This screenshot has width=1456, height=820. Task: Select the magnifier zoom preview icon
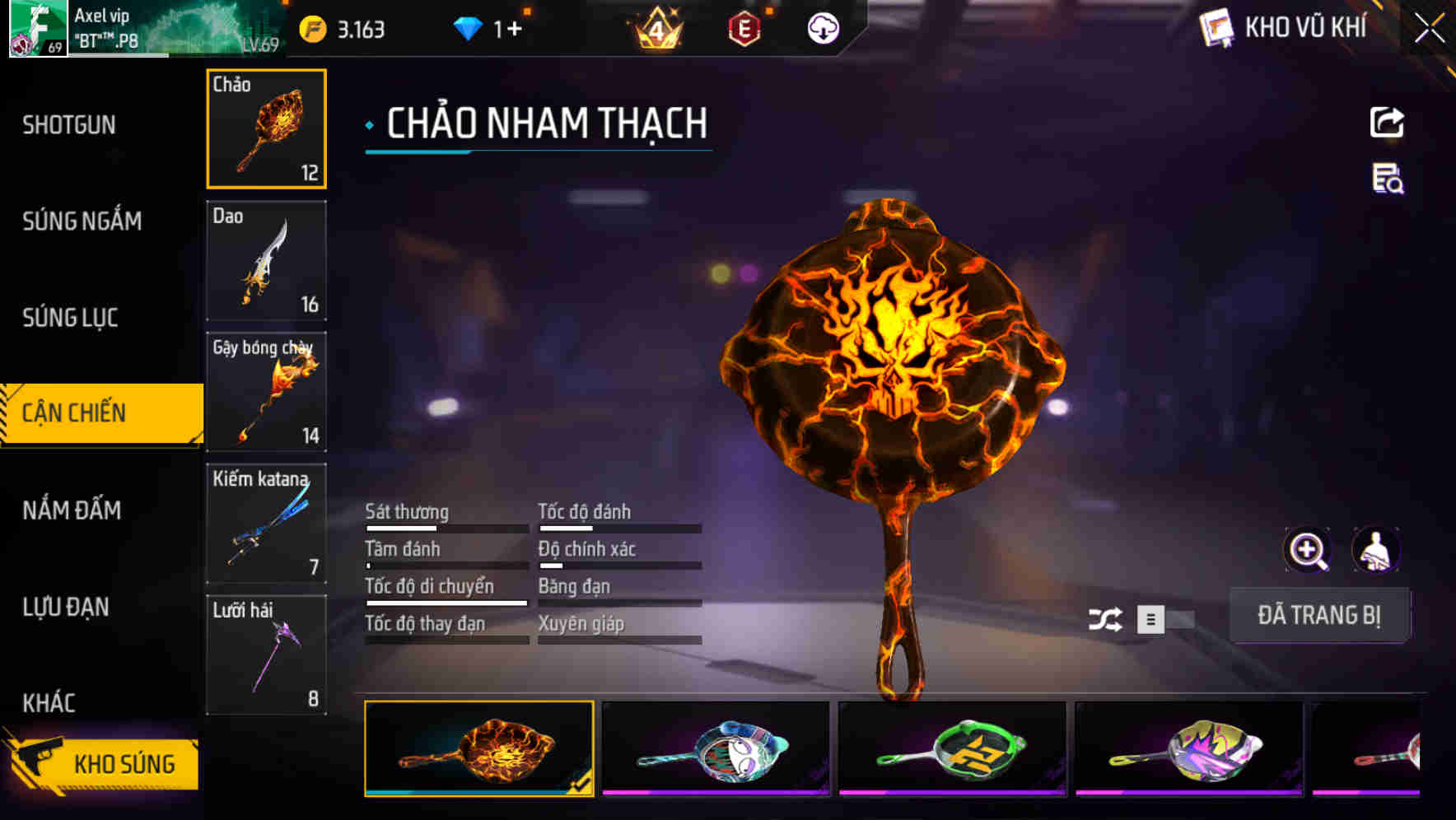1307,550
